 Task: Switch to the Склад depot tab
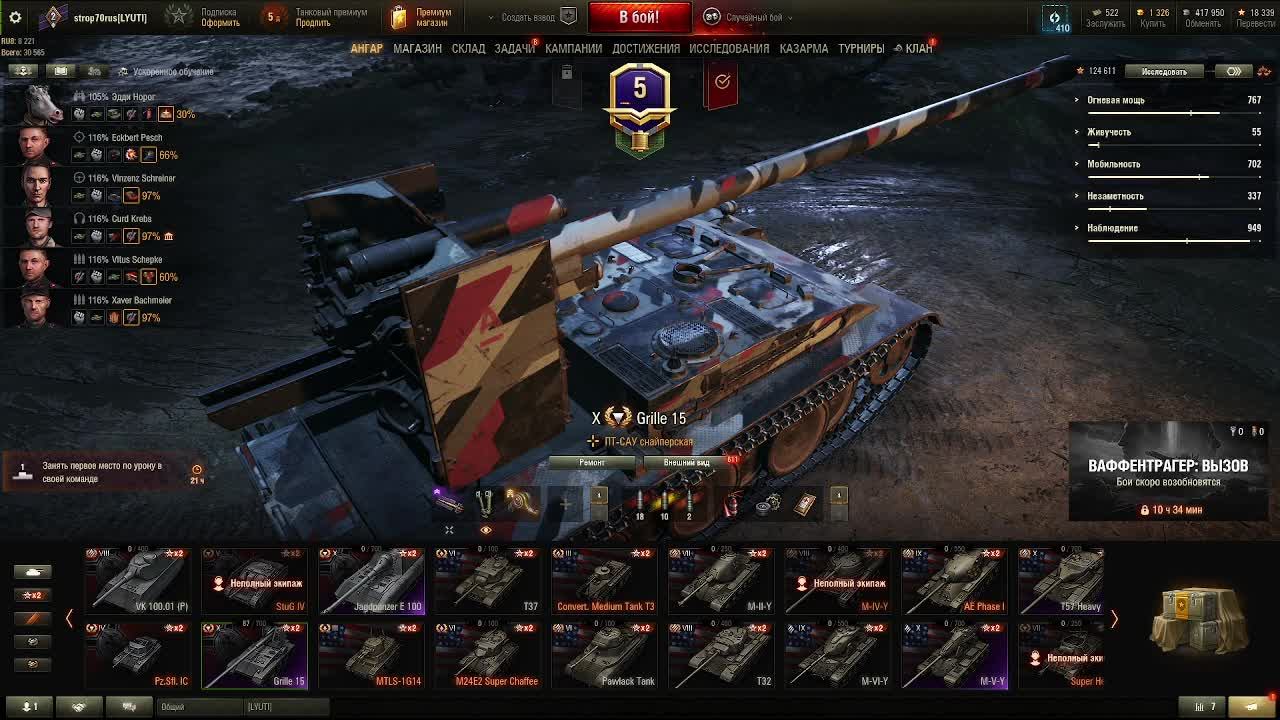click(x=468, y=48)
